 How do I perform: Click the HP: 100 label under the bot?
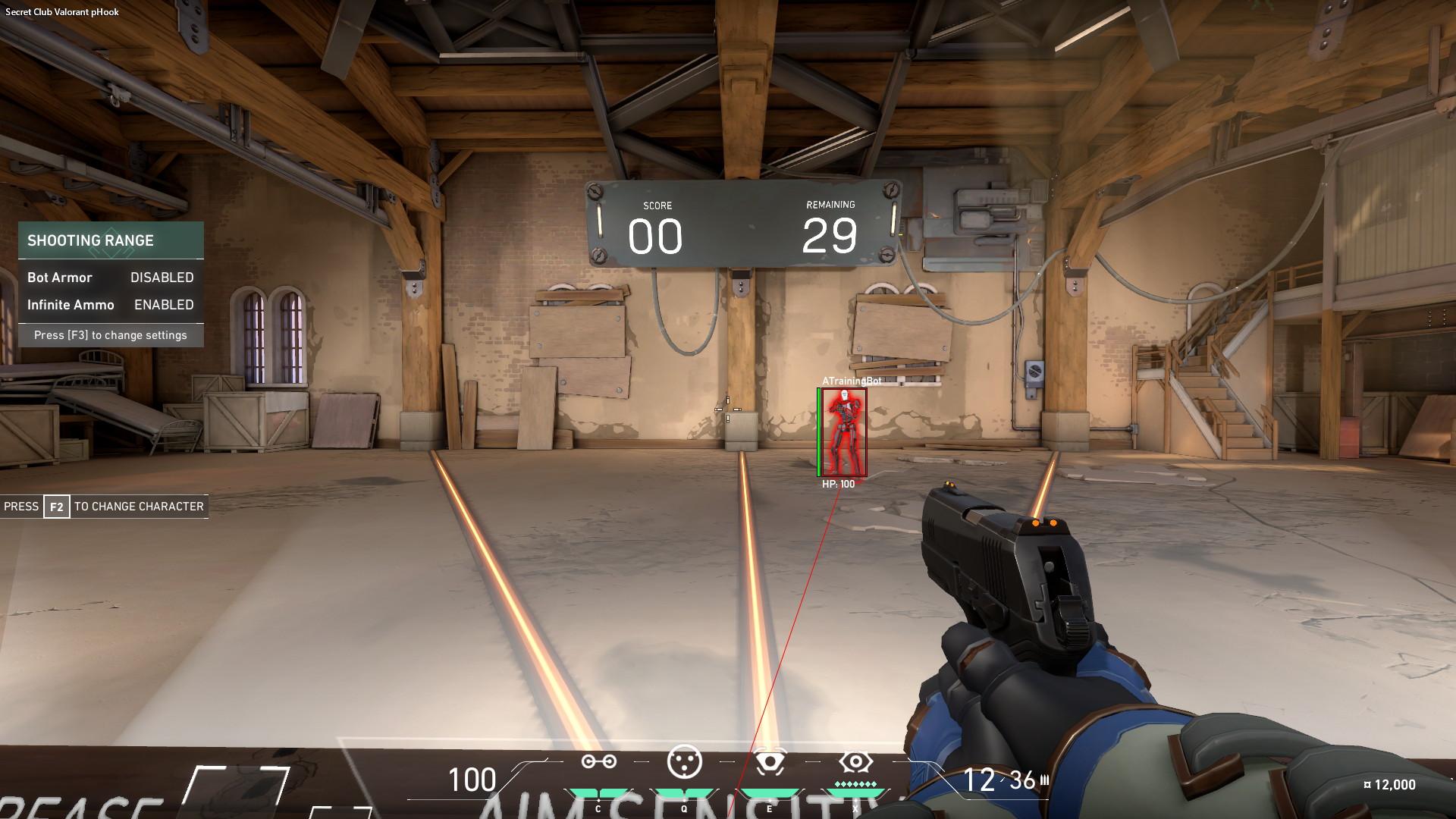(x=837, y=482)
